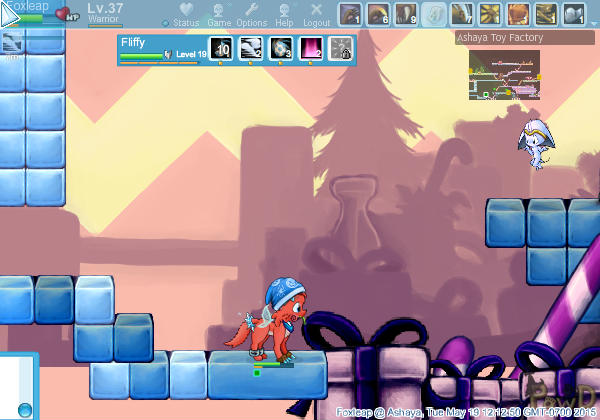
Task: Log out of the game
Action: pyautogui.click(x=317, y=14)
